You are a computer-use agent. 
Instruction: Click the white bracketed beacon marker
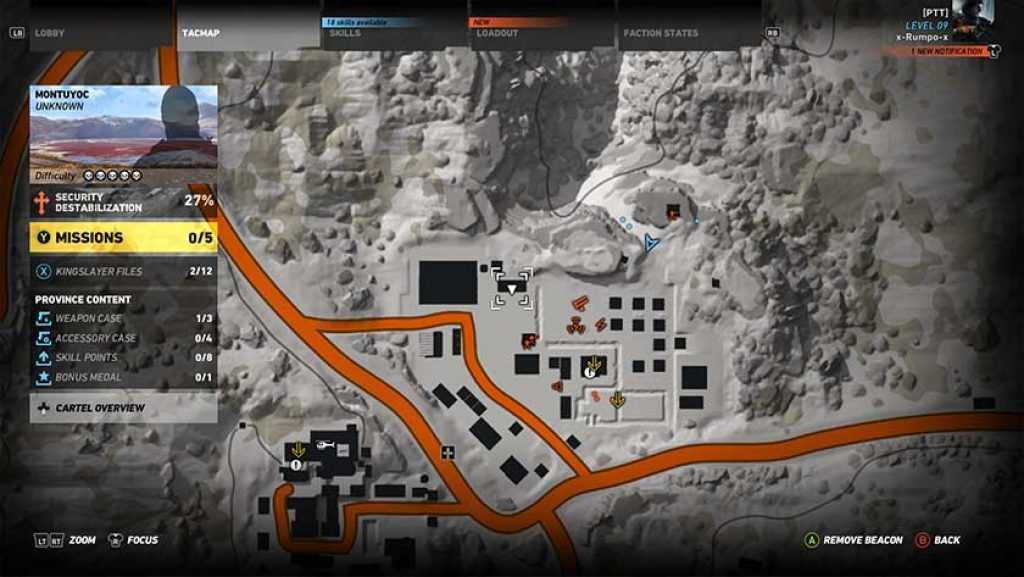(x=511, y=288)
